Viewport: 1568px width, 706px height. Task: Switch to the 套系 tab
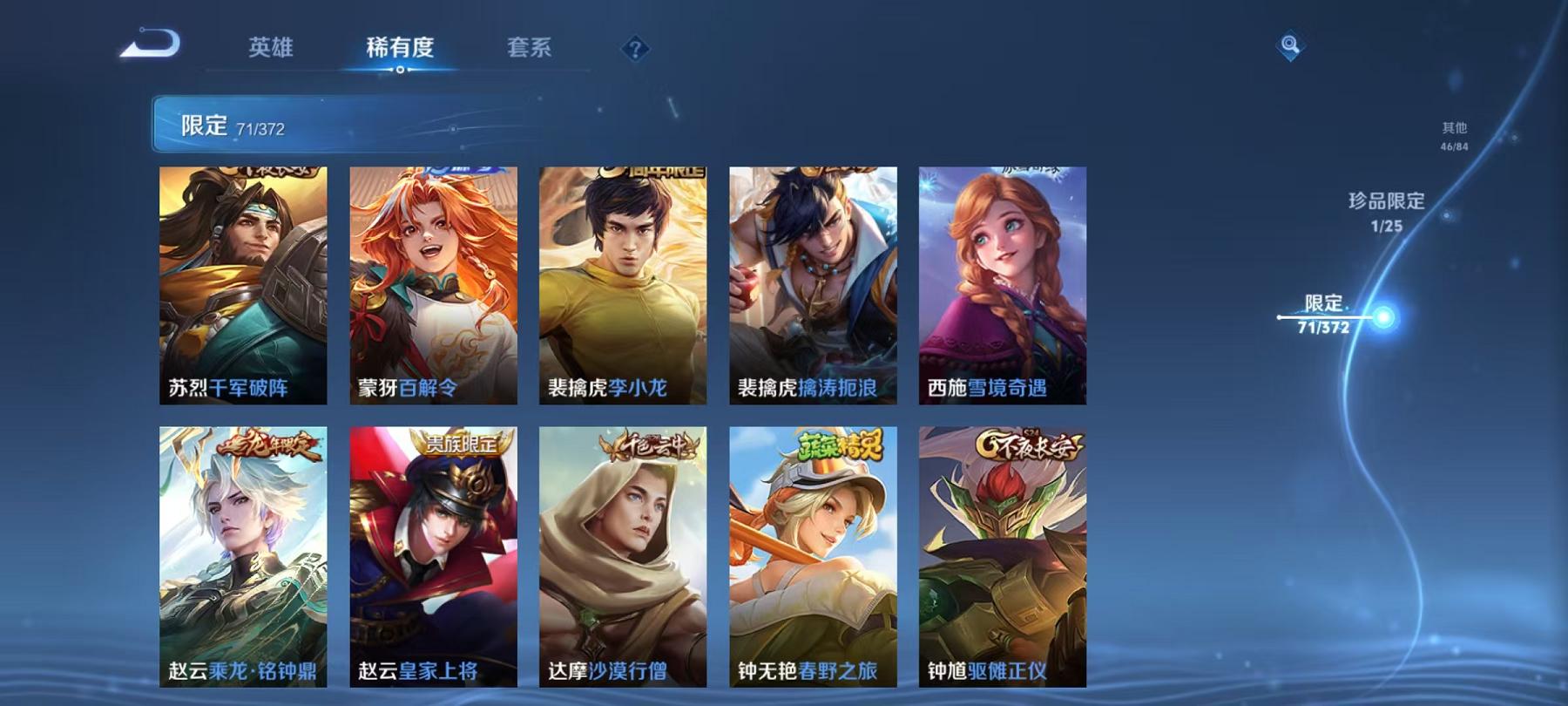[531, 50]
